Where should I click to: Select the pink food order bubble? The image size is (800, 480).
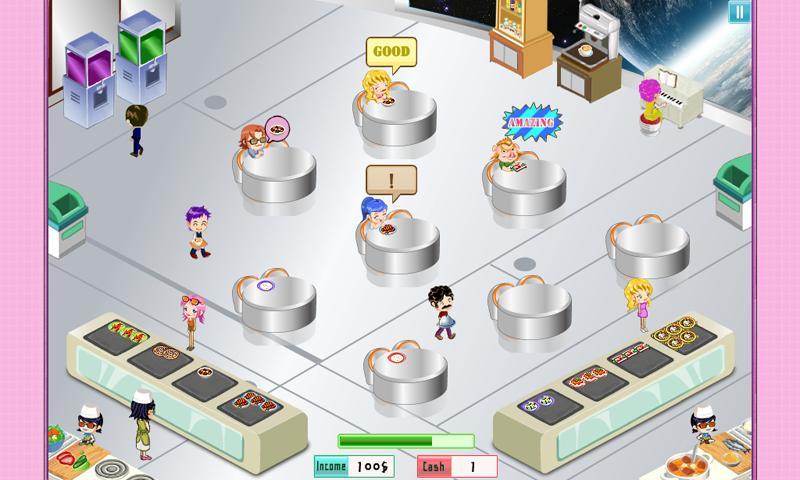(x=276, y=128)
